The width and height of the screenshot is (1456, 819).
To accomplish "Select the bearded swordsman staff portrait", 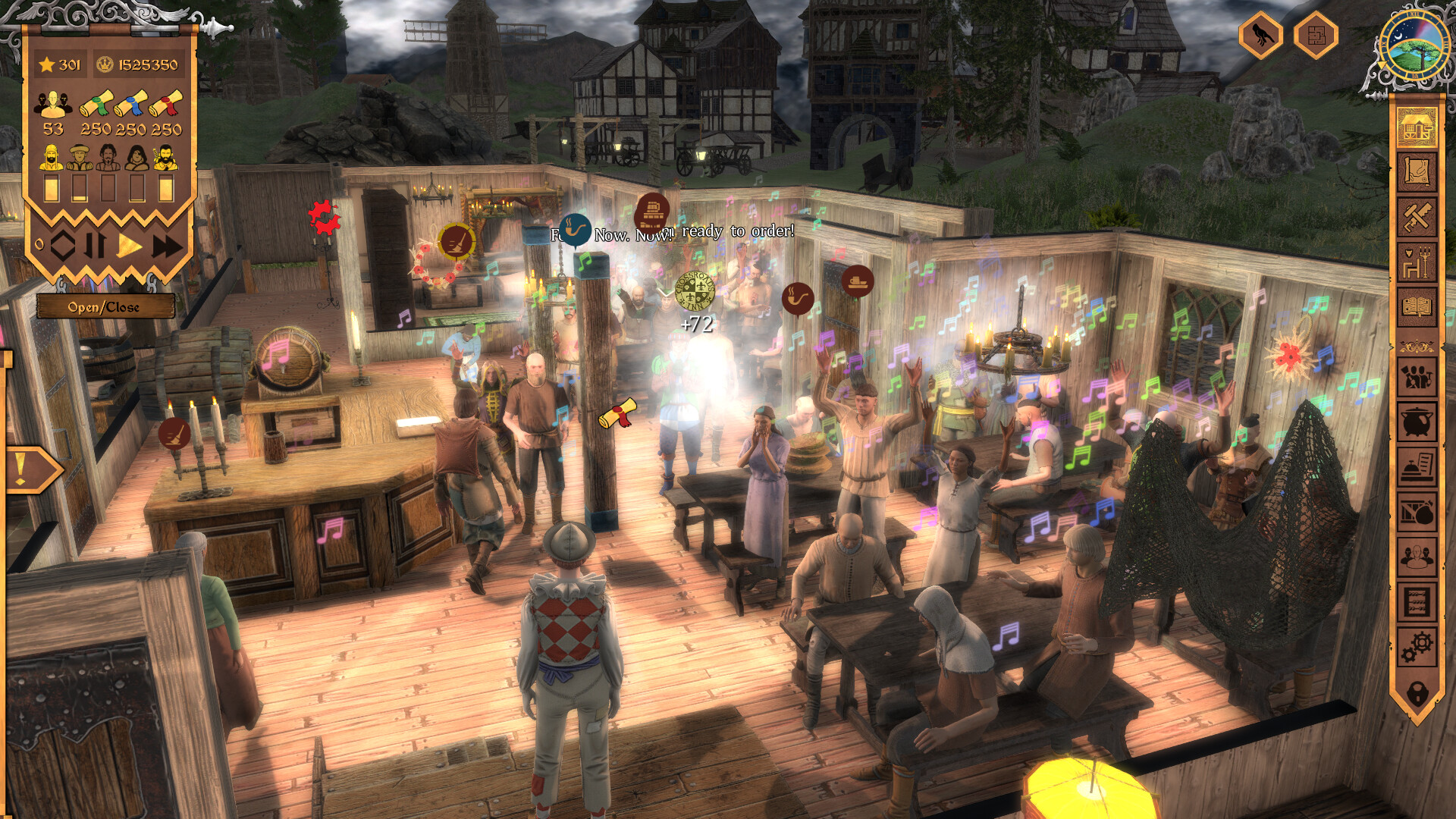I will [x=165, y=158].
